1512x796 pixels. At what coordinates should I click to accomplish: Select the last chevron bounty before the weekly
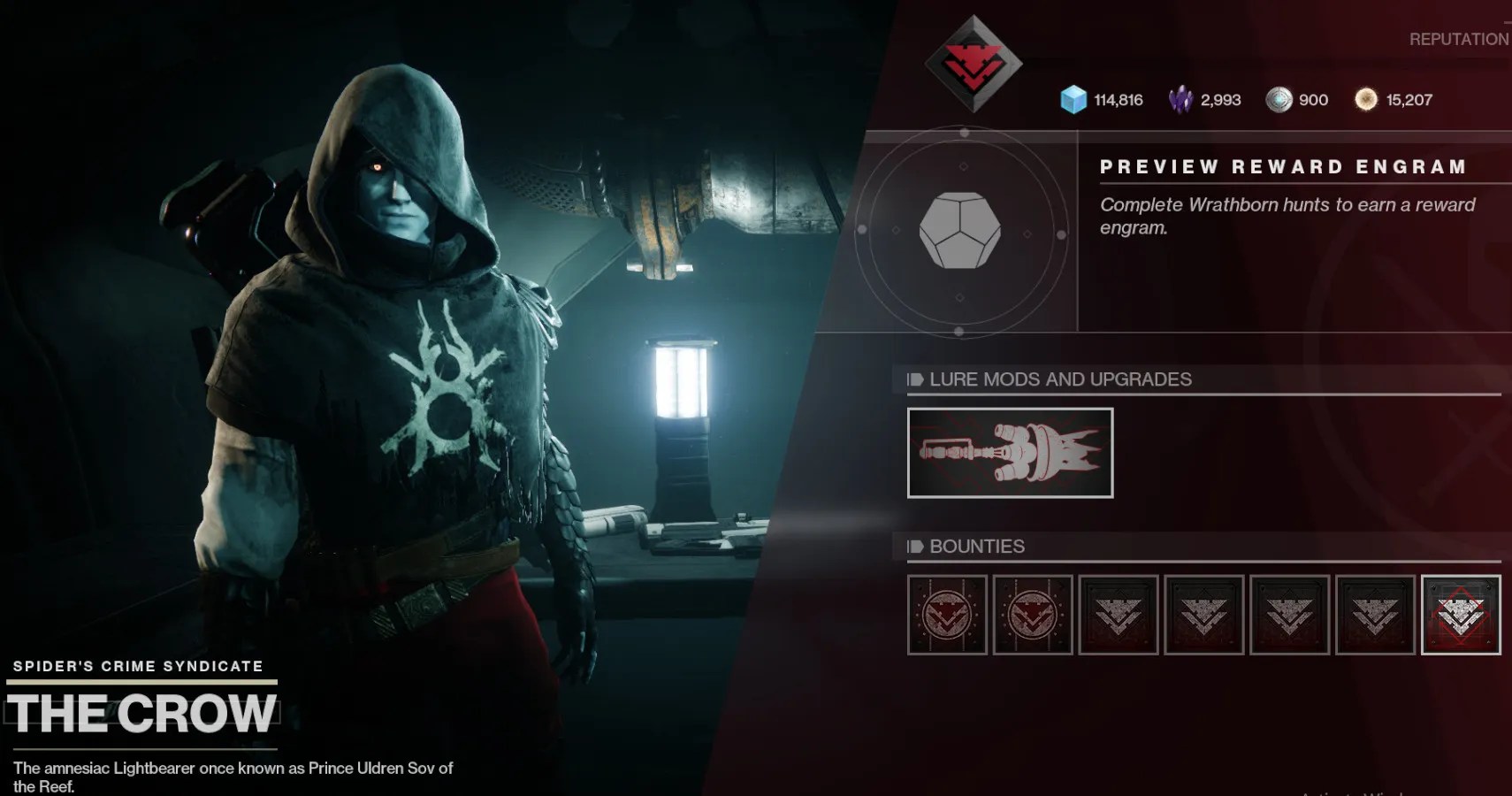[1375, 613]
